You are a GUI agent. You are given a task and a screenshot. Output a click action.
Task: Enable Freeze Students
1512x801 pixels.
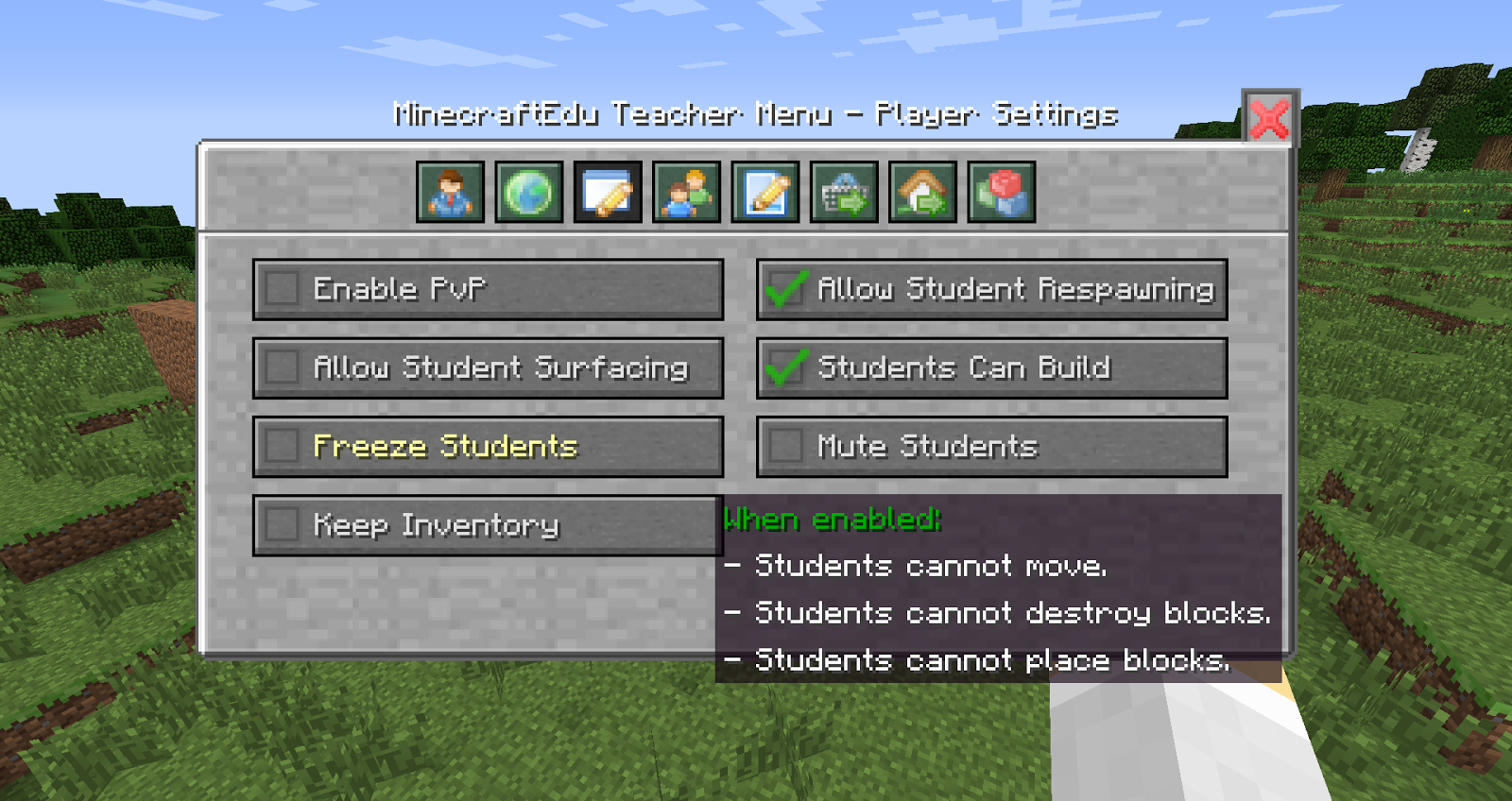click(x=282, y=445)
